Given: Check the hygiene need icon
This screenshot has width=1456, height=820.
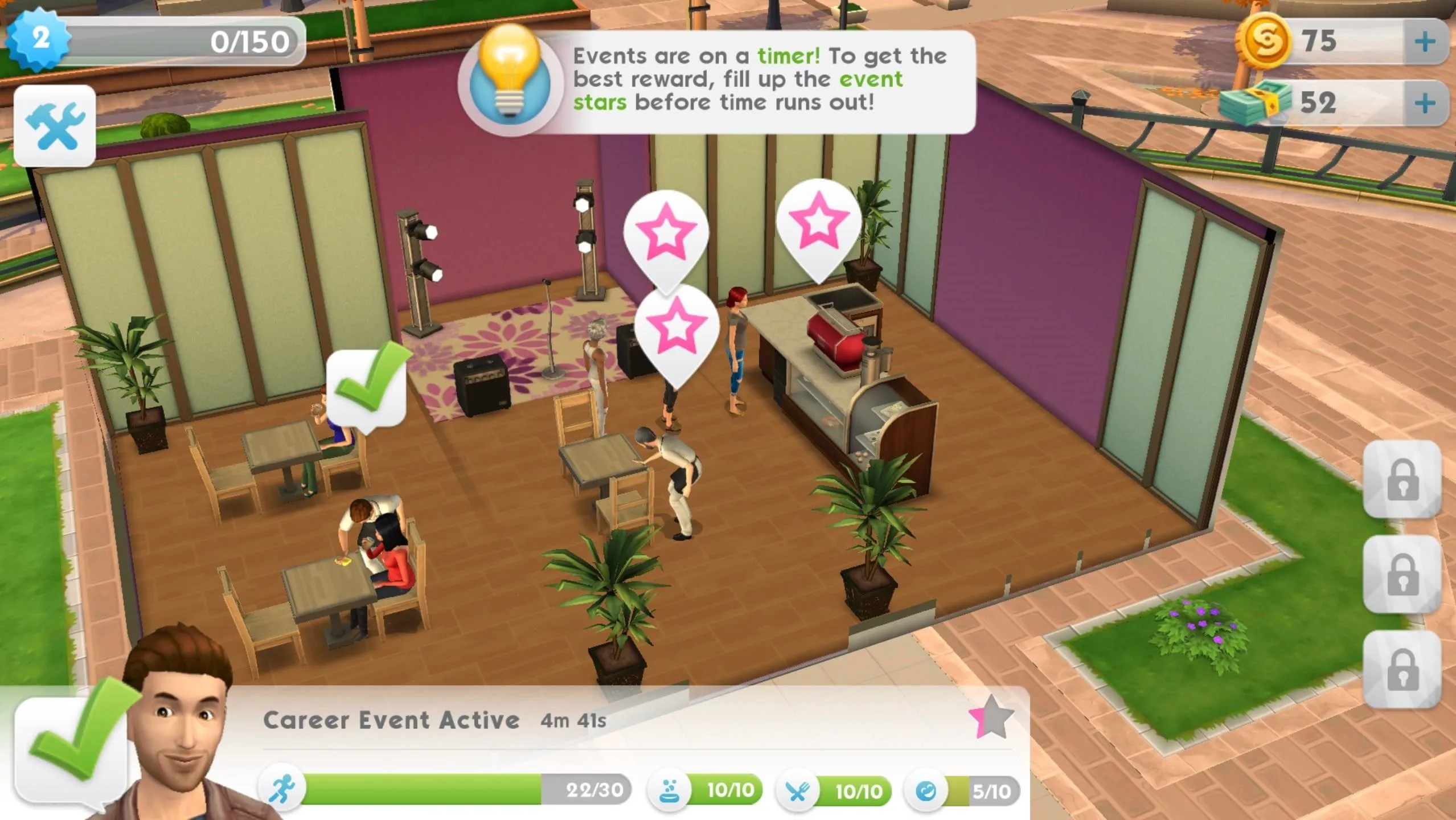Looking at the screenshot, I should [x=670, y=790].
